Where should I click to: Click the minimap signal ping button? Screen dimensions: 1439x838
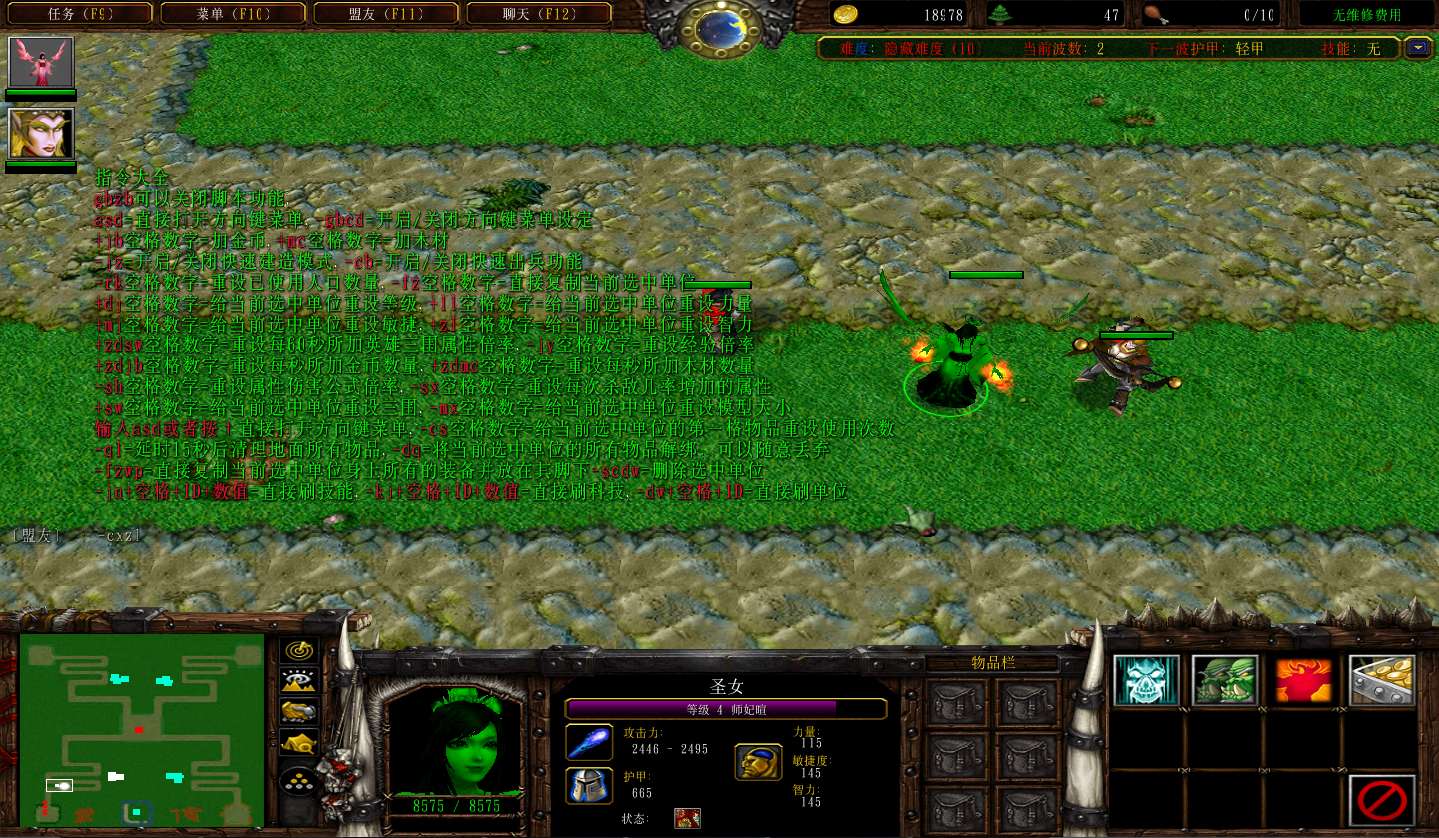pos(298,650)
